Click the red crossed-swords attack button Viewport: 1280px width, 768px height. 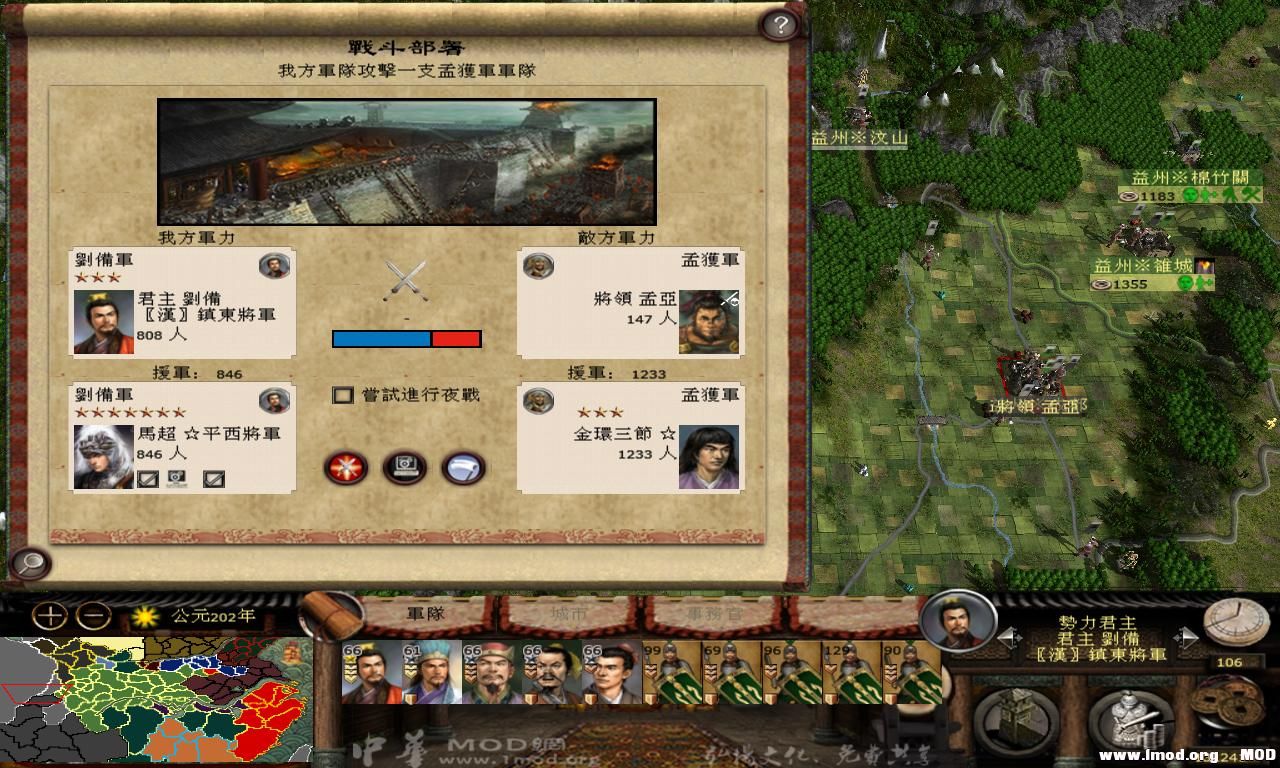[345, 468]
